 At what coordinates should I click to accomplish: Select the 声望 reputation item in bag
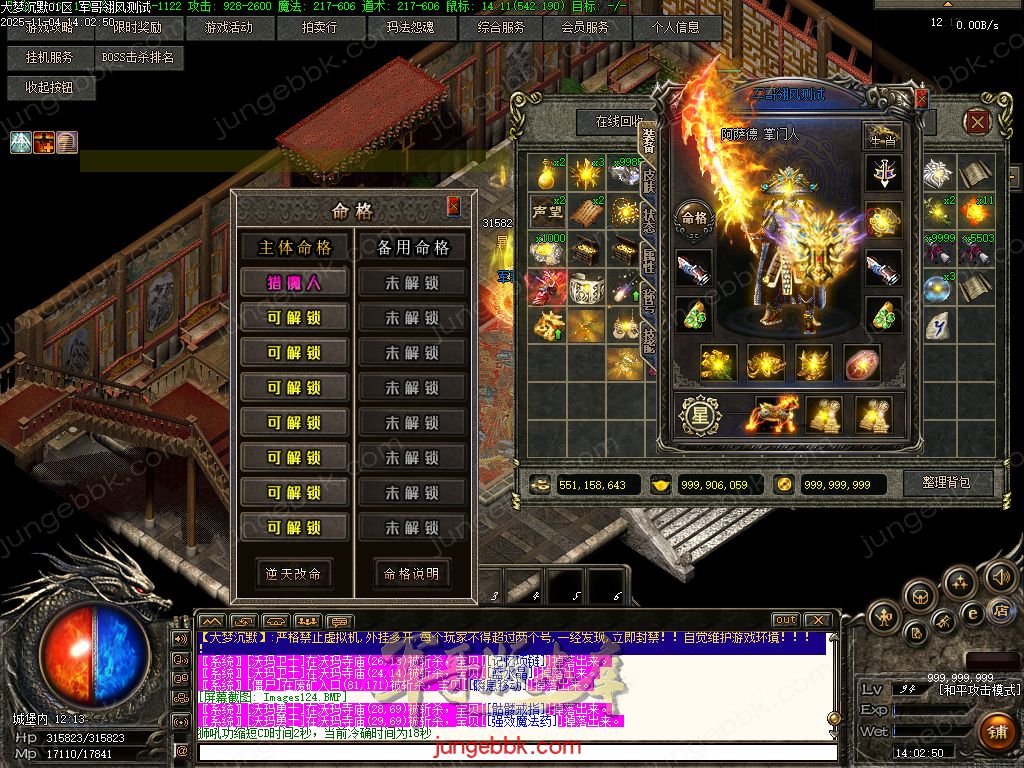(547, 212)
